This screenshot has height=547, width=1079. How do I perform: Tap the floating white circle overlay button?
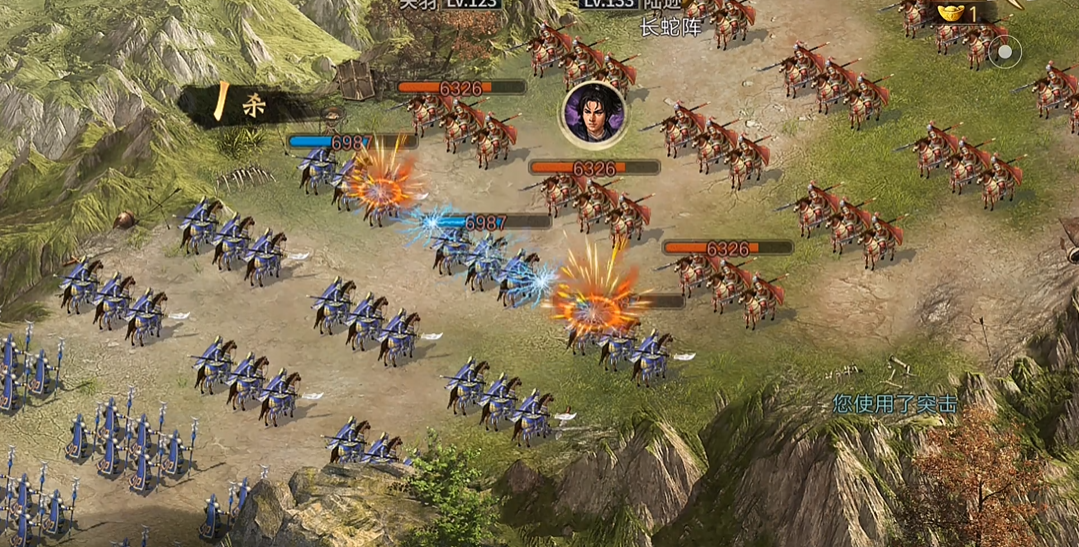1005,51
